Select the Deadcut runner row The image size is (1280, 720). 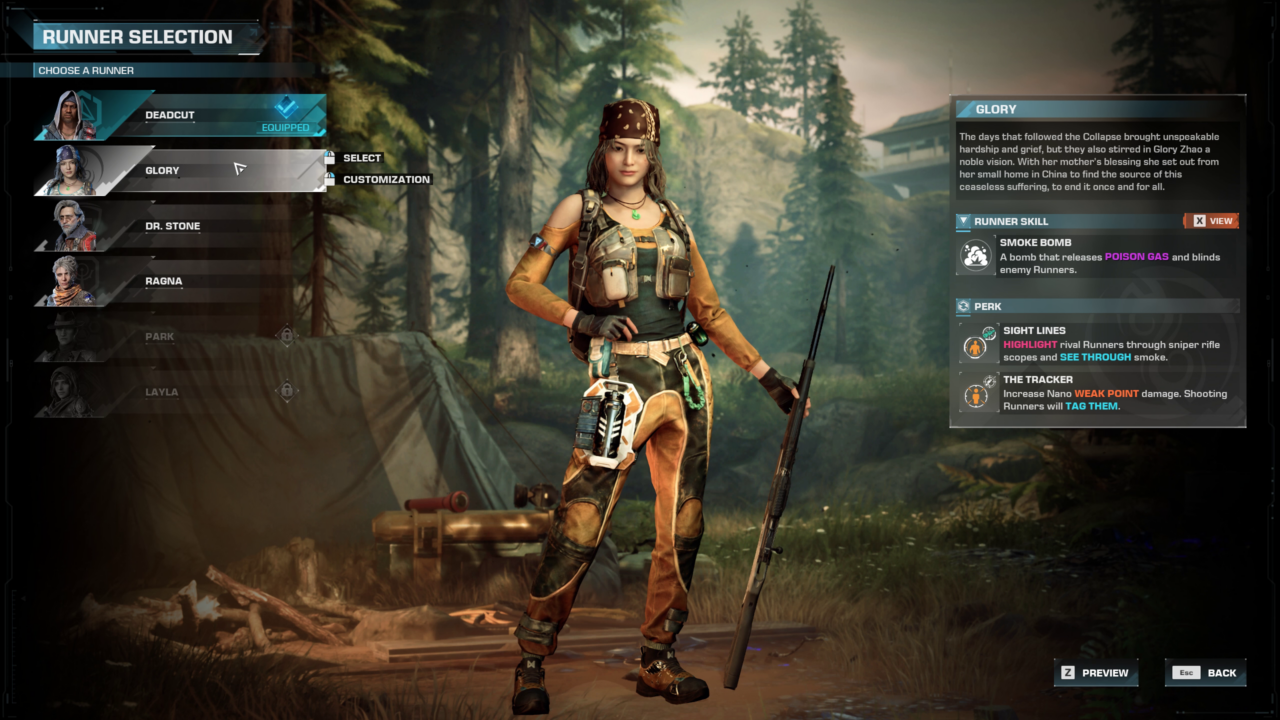point(180,115)
